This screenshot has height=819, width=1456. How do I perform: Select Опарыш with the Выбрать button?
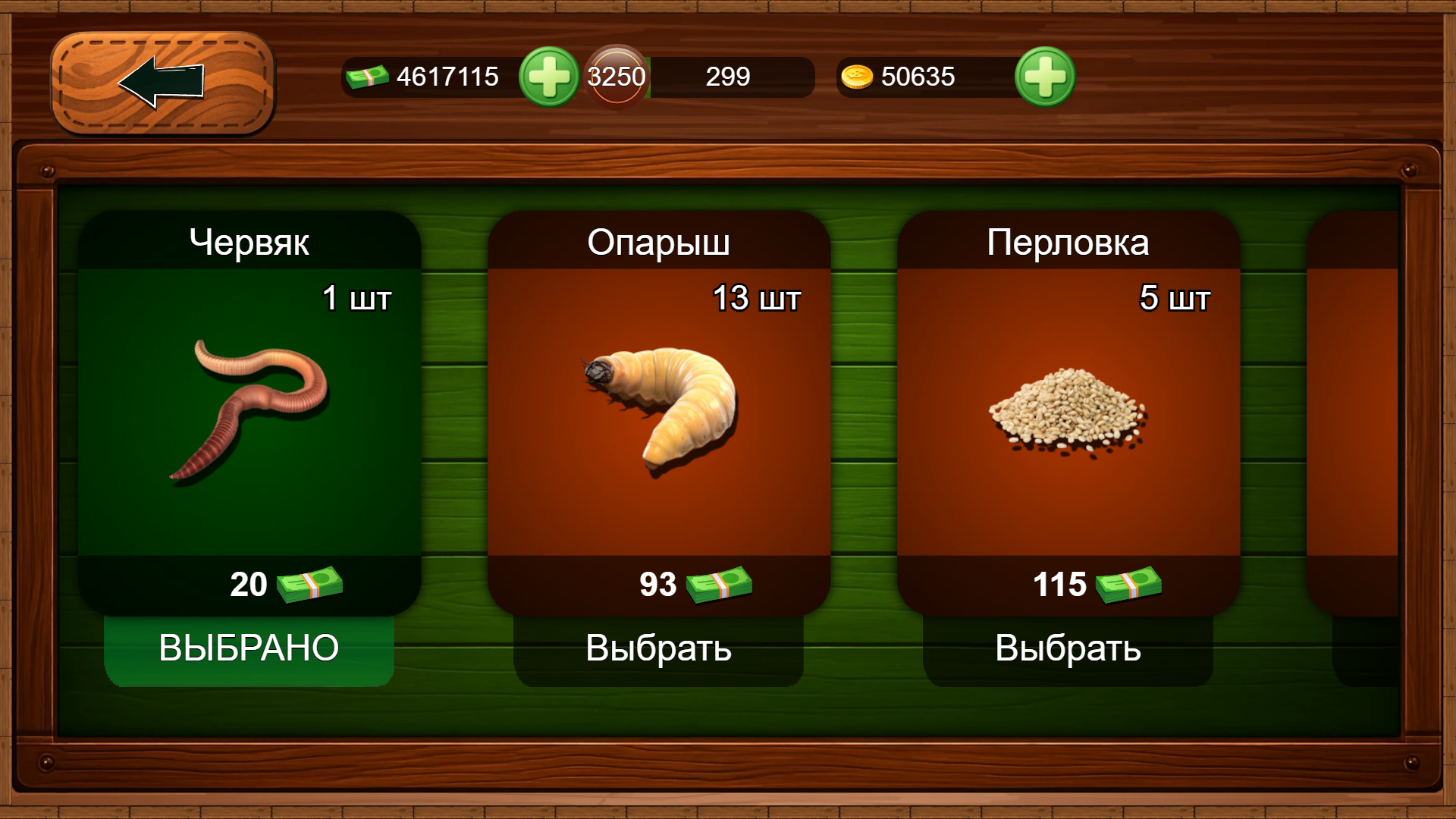point(657,648)
